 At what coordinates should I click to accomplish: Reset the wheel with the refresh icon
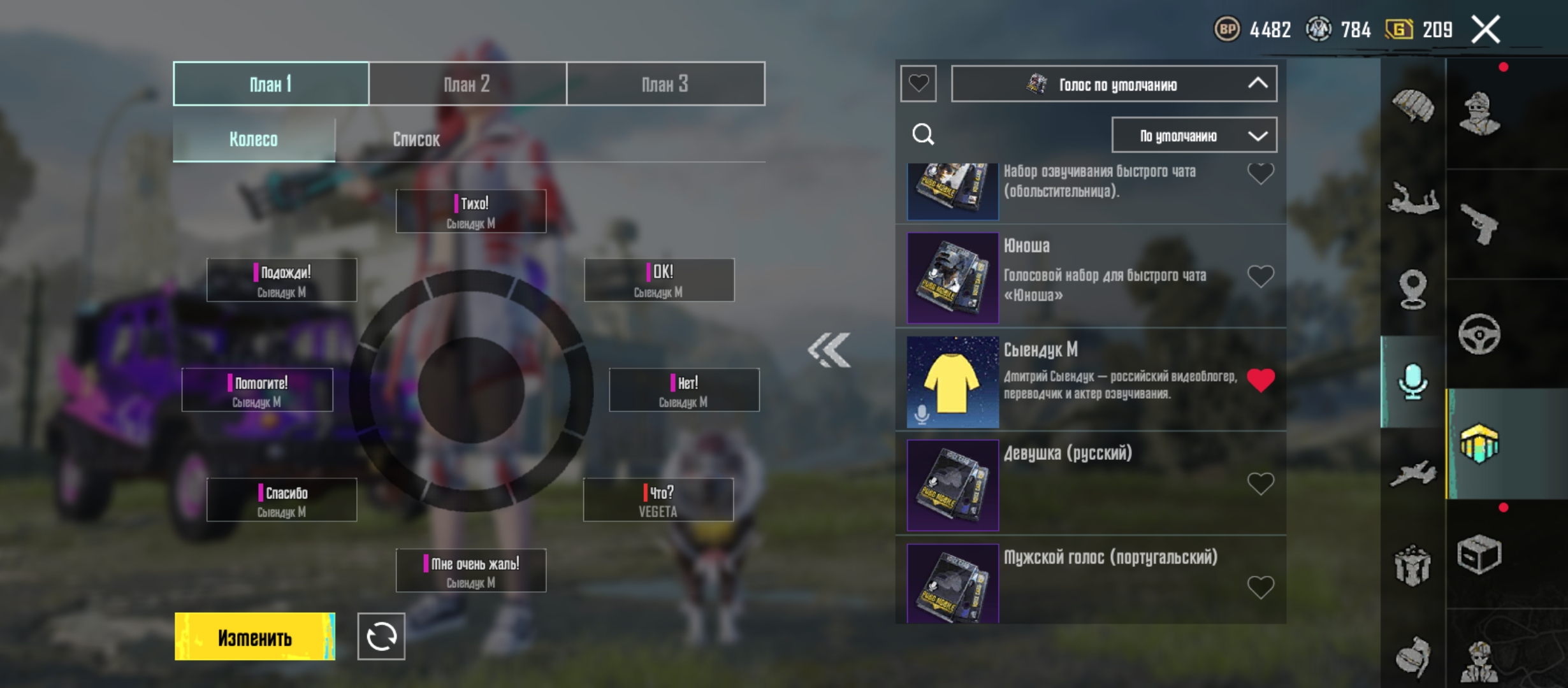(x=381, y=637)
